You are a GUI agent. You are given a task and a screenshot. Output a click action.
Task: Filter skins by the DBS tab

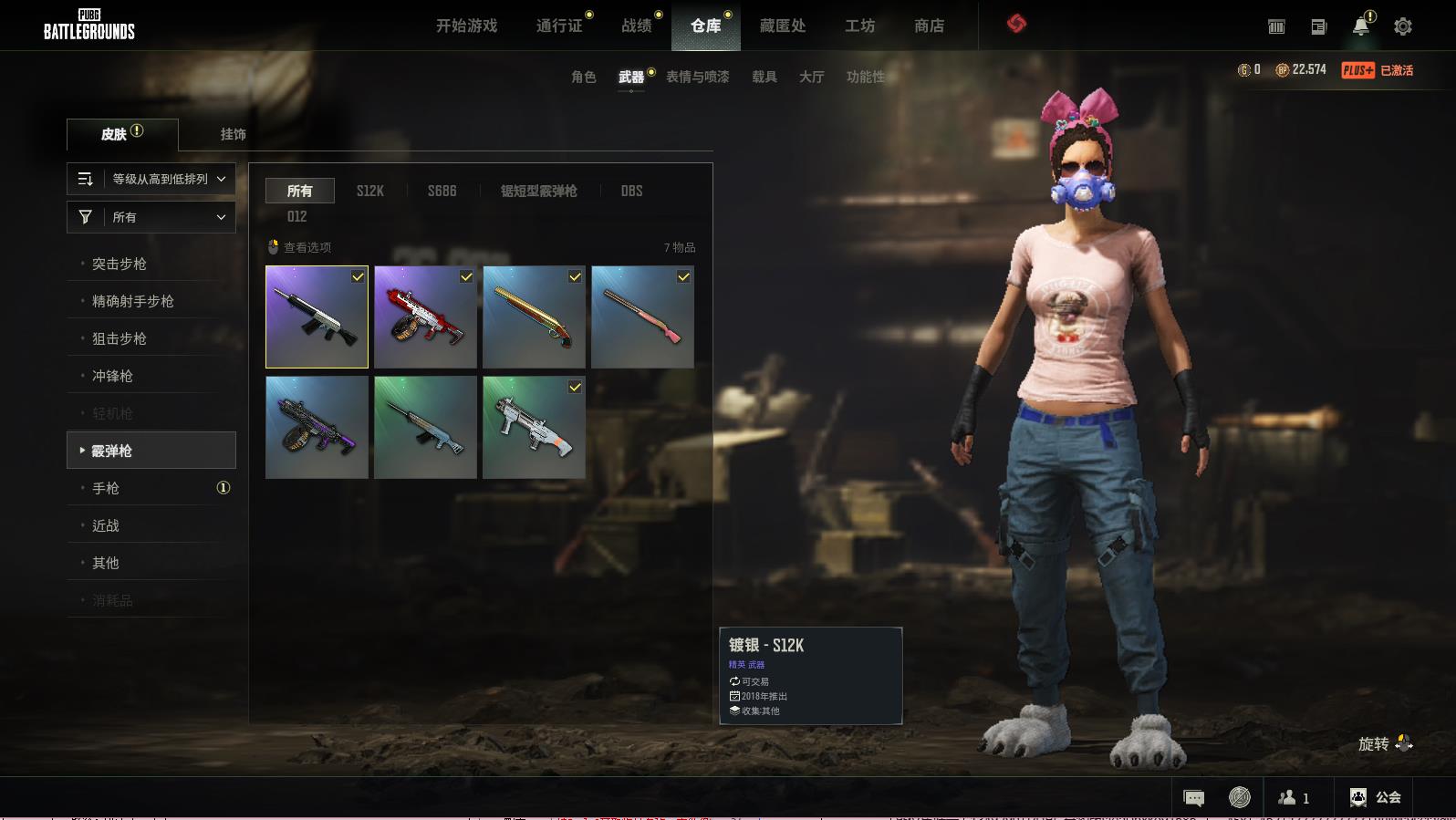pos(631,191)
